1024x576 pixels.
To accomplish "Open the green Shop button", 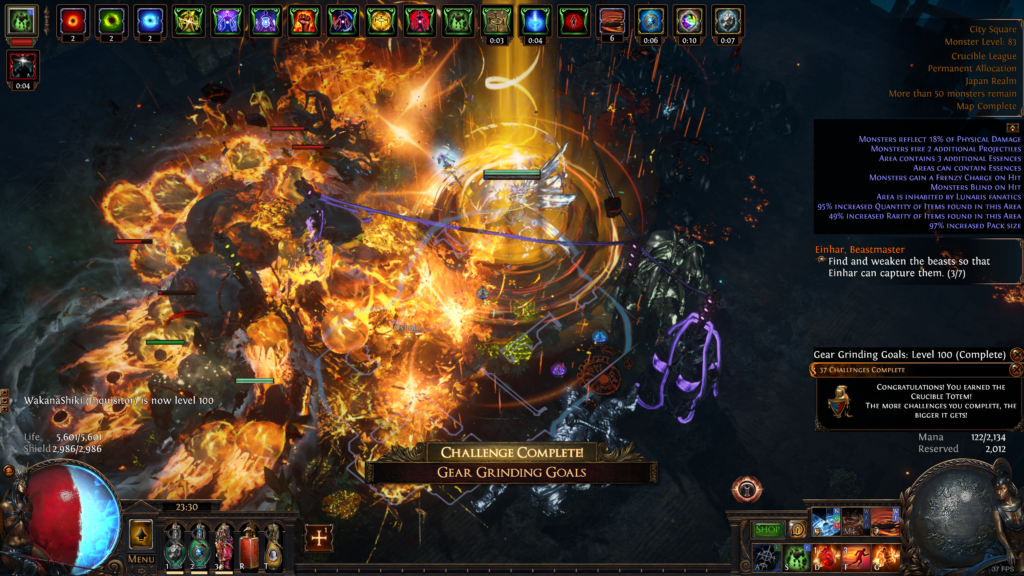I will pos(767,529).
